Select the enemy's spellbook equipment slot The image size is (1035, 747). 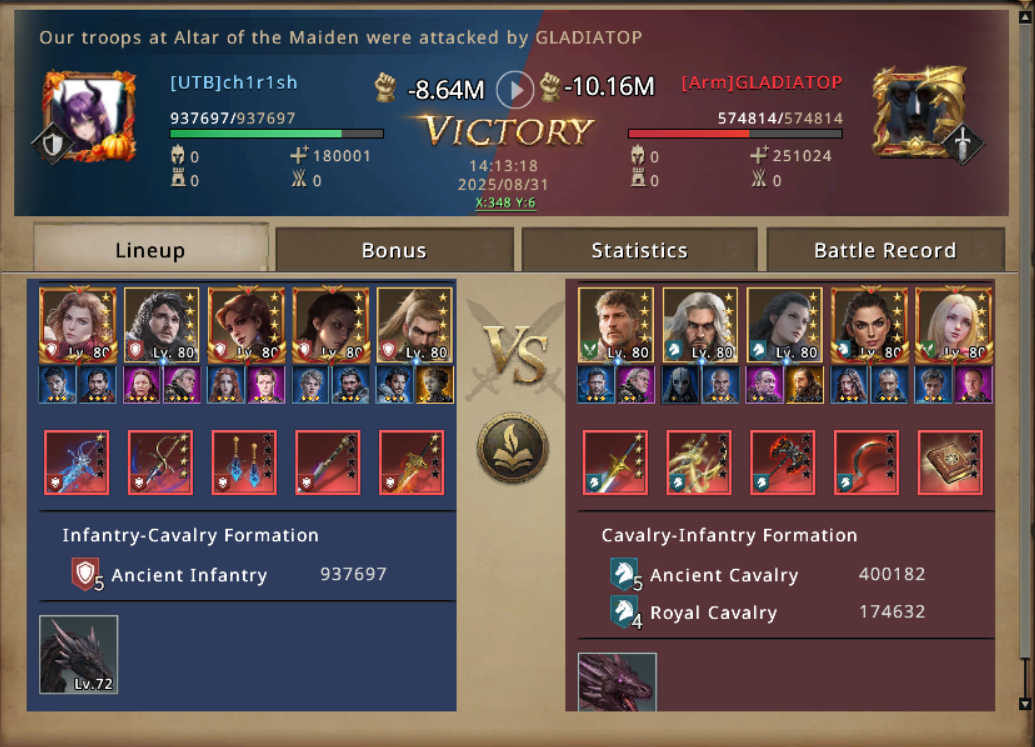(950, 462)
